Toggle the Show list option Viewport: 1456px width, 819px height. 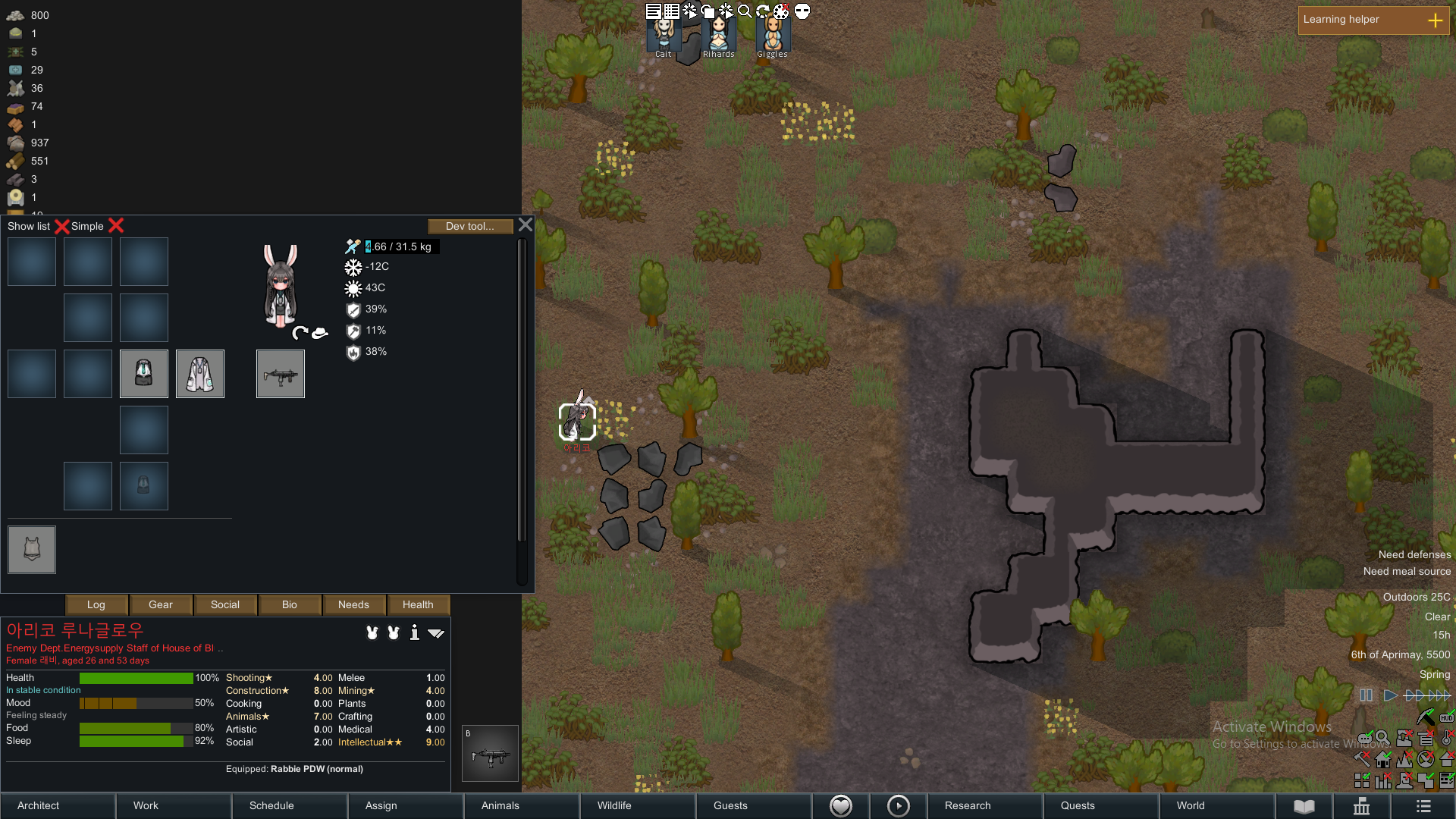61,226
